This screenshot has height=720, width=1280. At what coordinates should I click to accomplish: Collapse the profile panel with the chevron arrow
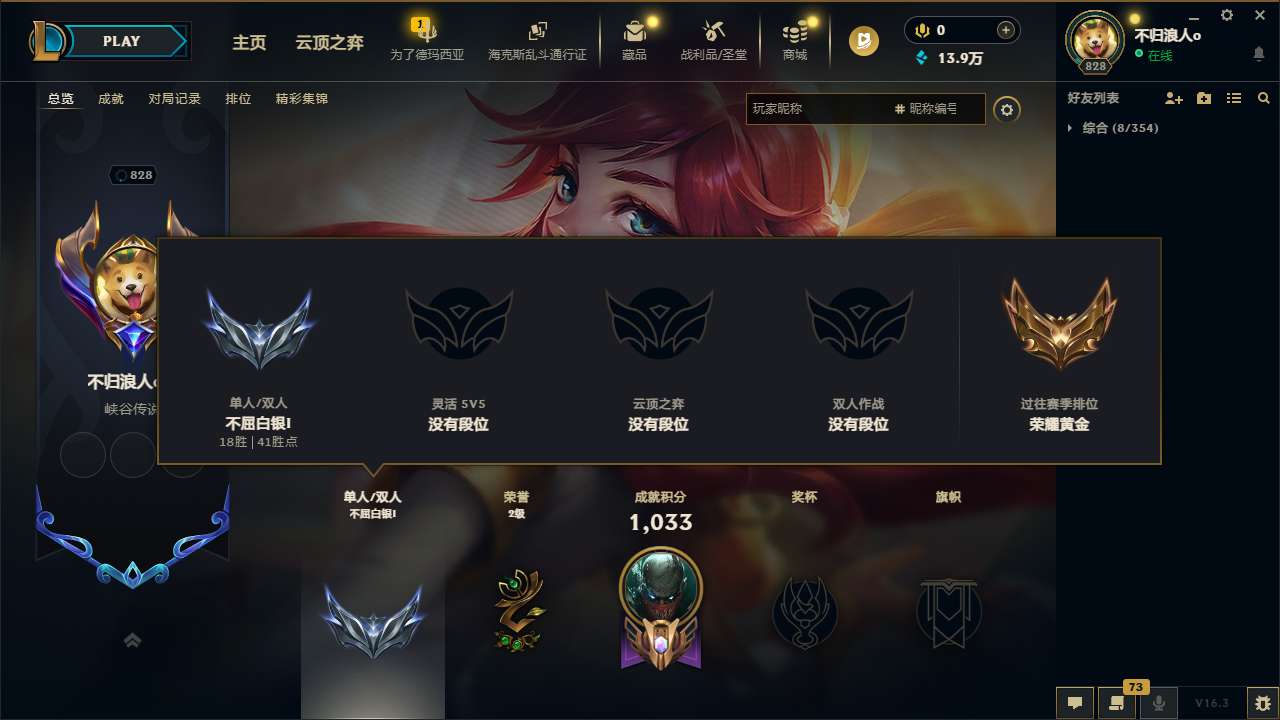(132, 639)
